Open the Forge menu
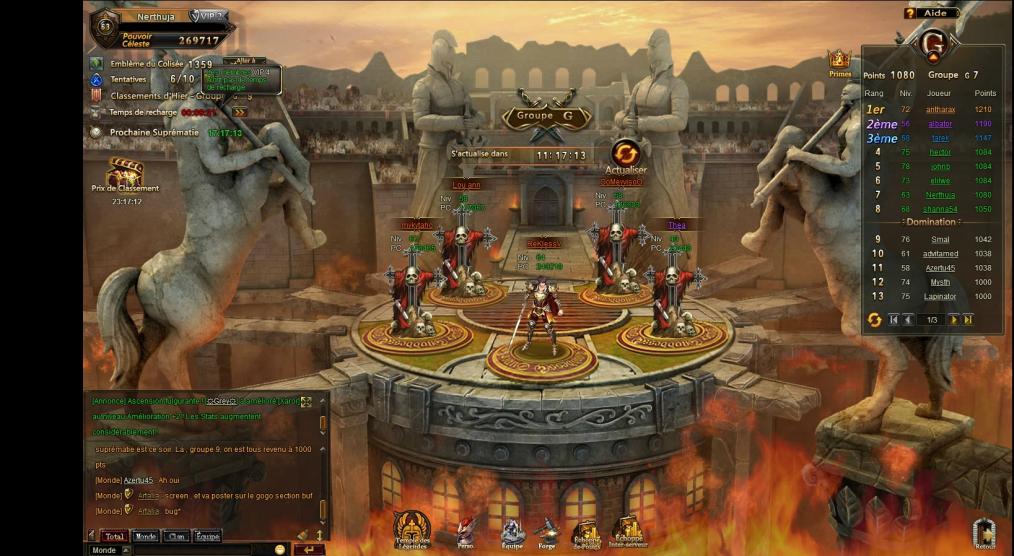The image size is (1014, 556). [545, 529]
